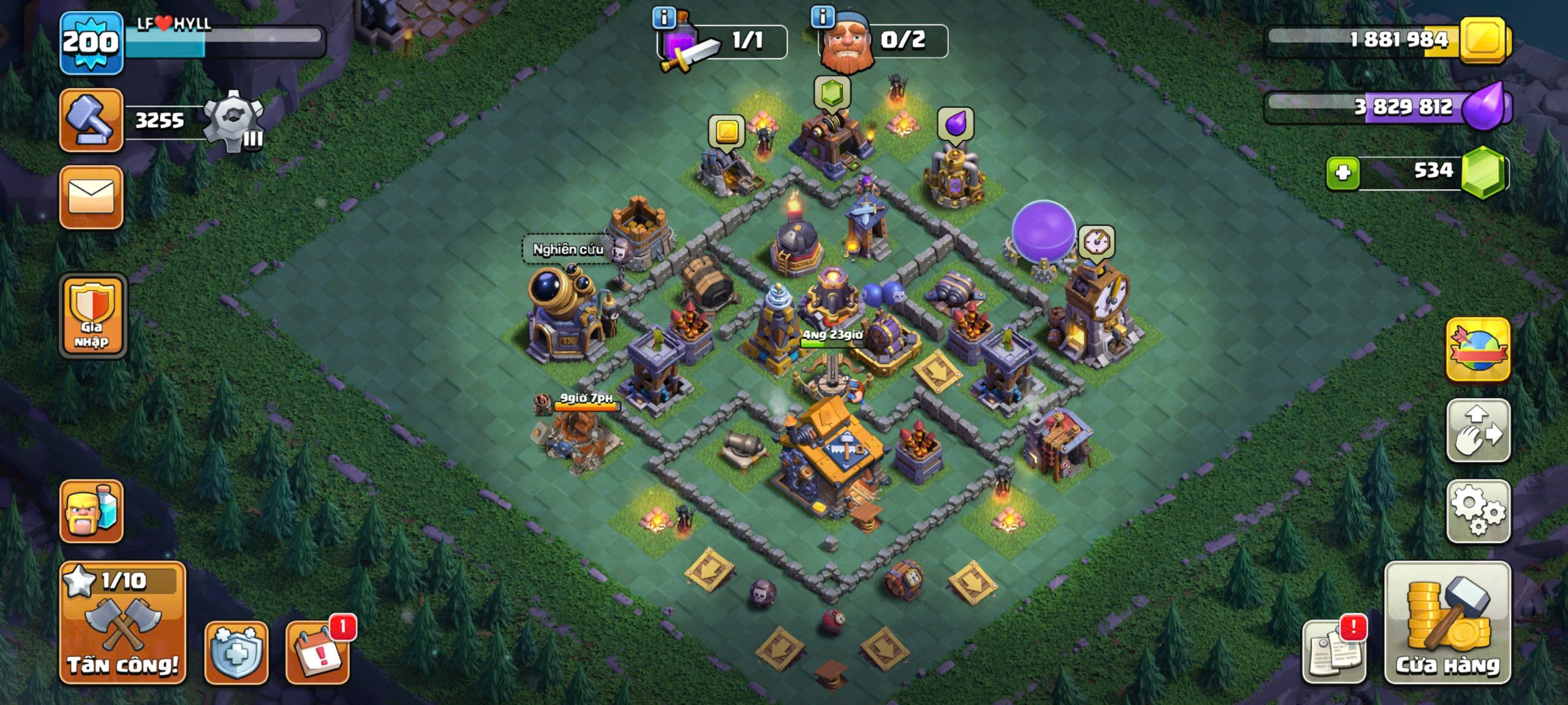Show laboratory status info icon

[x=664, y=17]
